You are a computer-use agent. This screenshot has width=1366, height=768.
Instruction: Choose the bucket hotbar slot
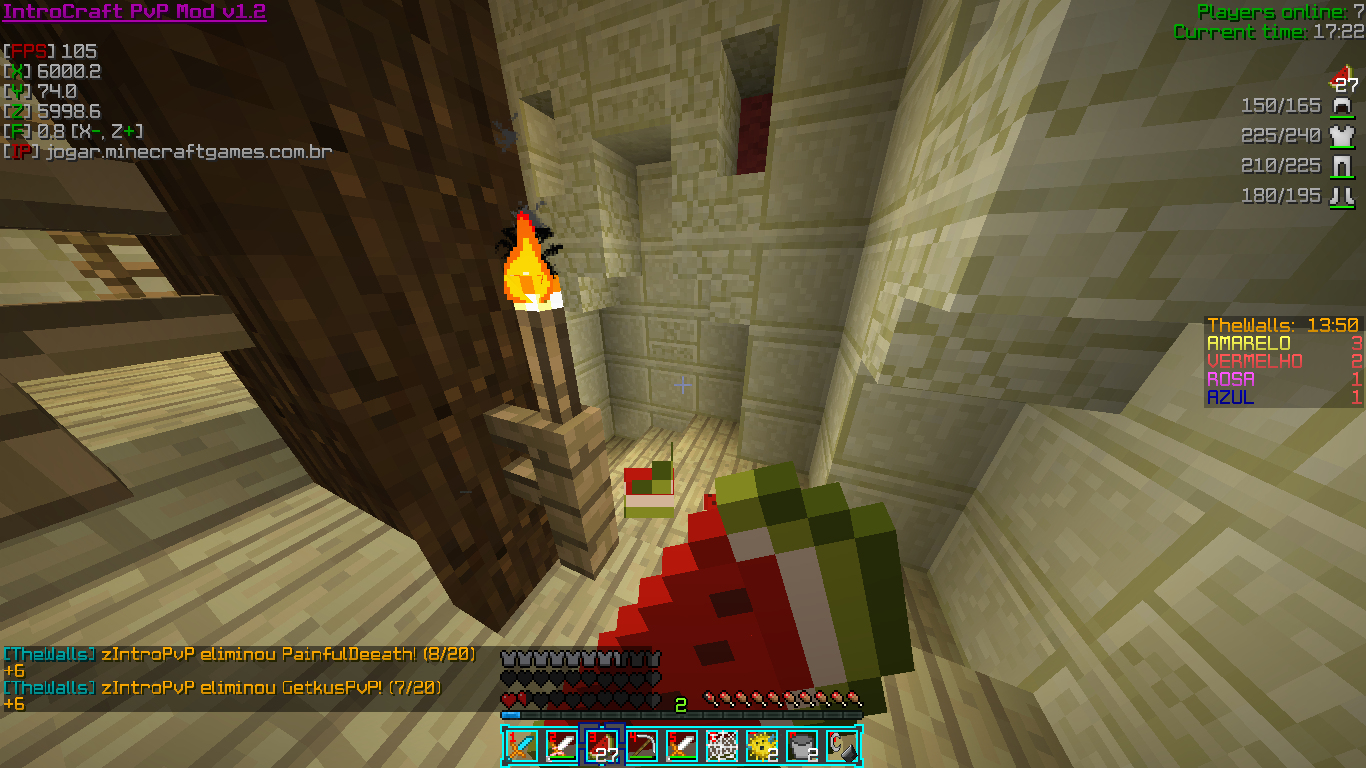pyautogui.click(x=802, y=746)
